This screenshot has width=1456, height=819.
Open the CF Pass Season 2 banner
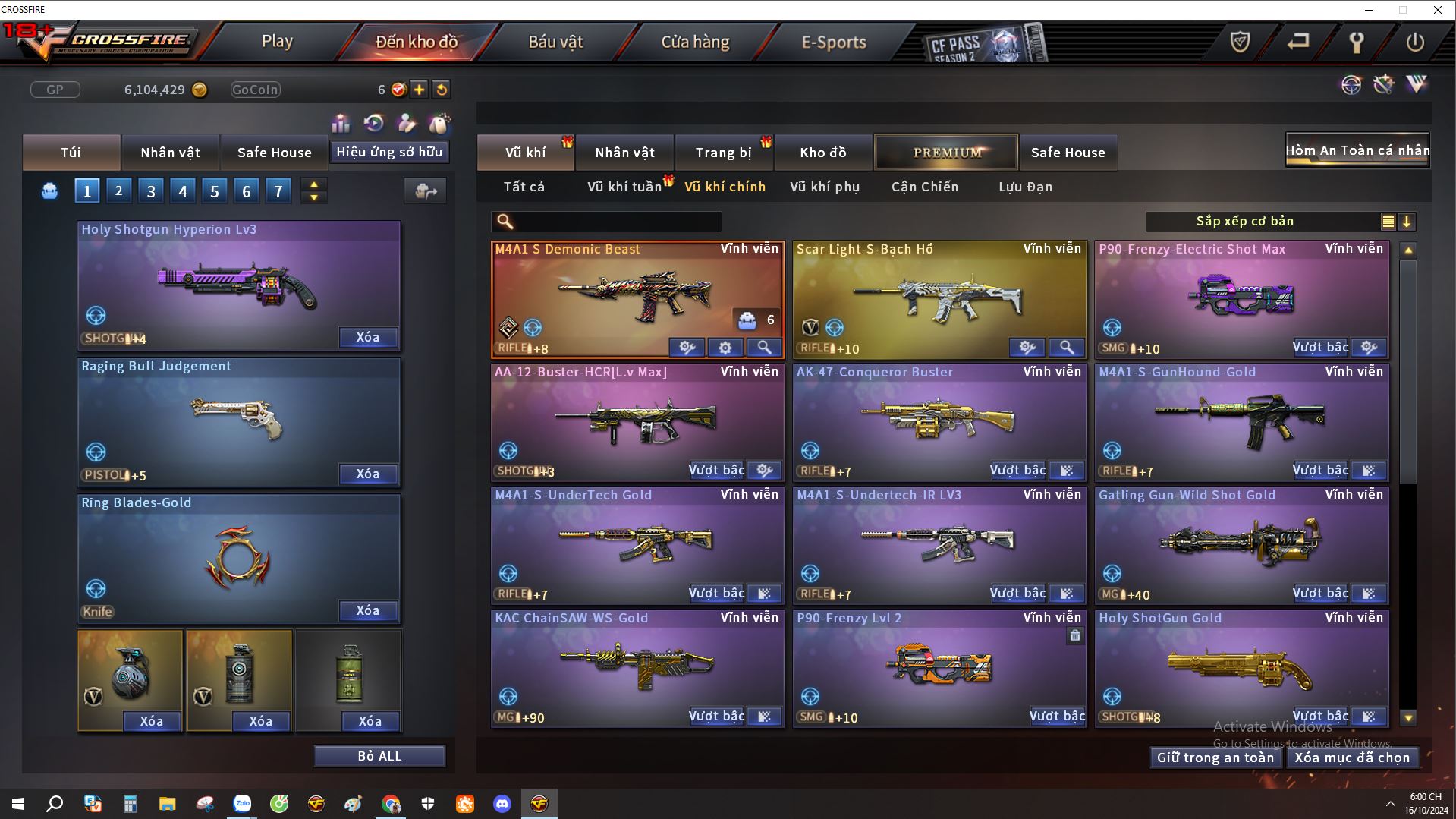point(983,44)
